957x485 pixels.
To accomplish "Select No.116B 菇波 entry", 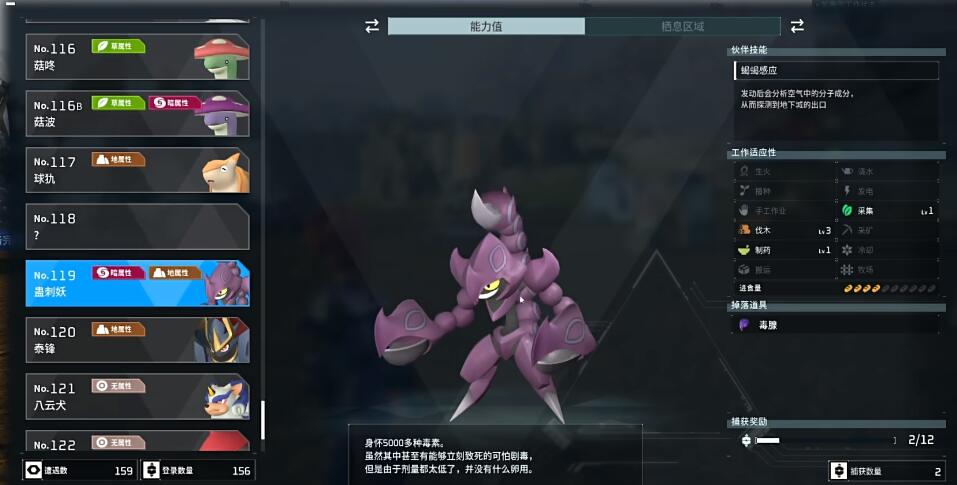I will [137, 113].
